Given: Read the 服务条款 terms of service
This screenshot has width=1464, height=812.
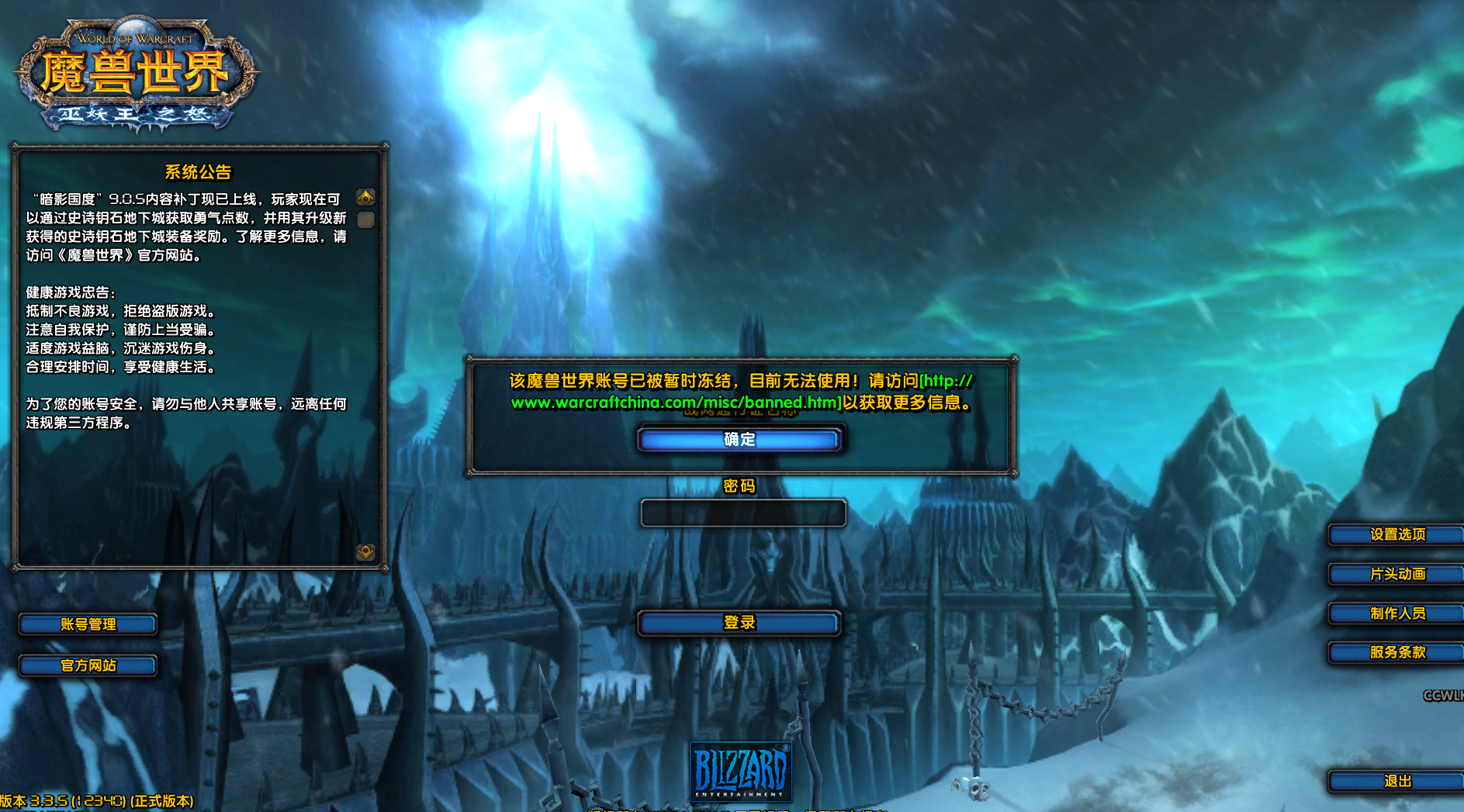Looking at the screenshot, I should pyautogui.click(x=1397, y=653).
